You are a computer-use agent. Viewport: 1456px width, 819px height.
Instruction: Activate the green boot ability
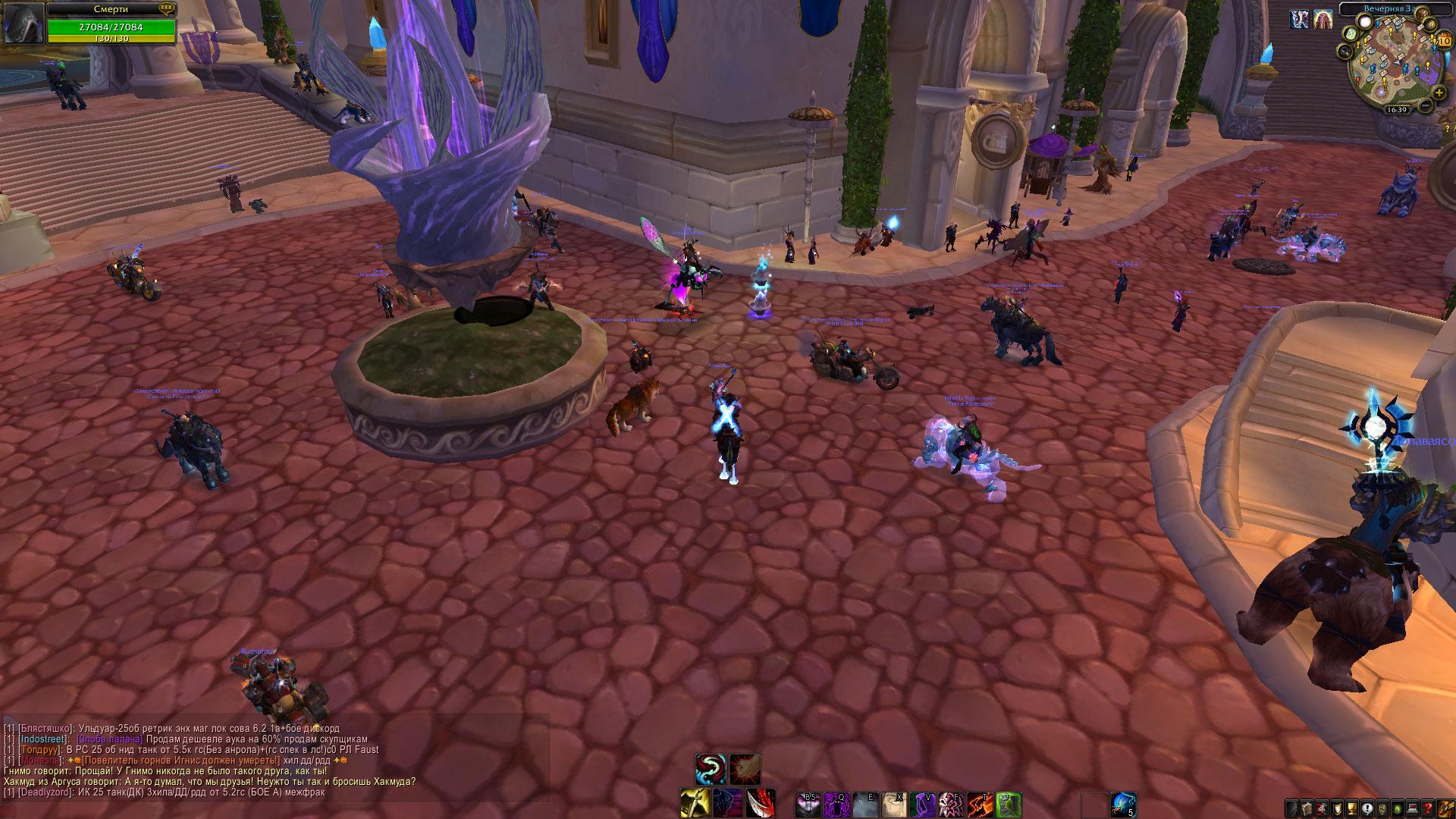point(1009,804)
